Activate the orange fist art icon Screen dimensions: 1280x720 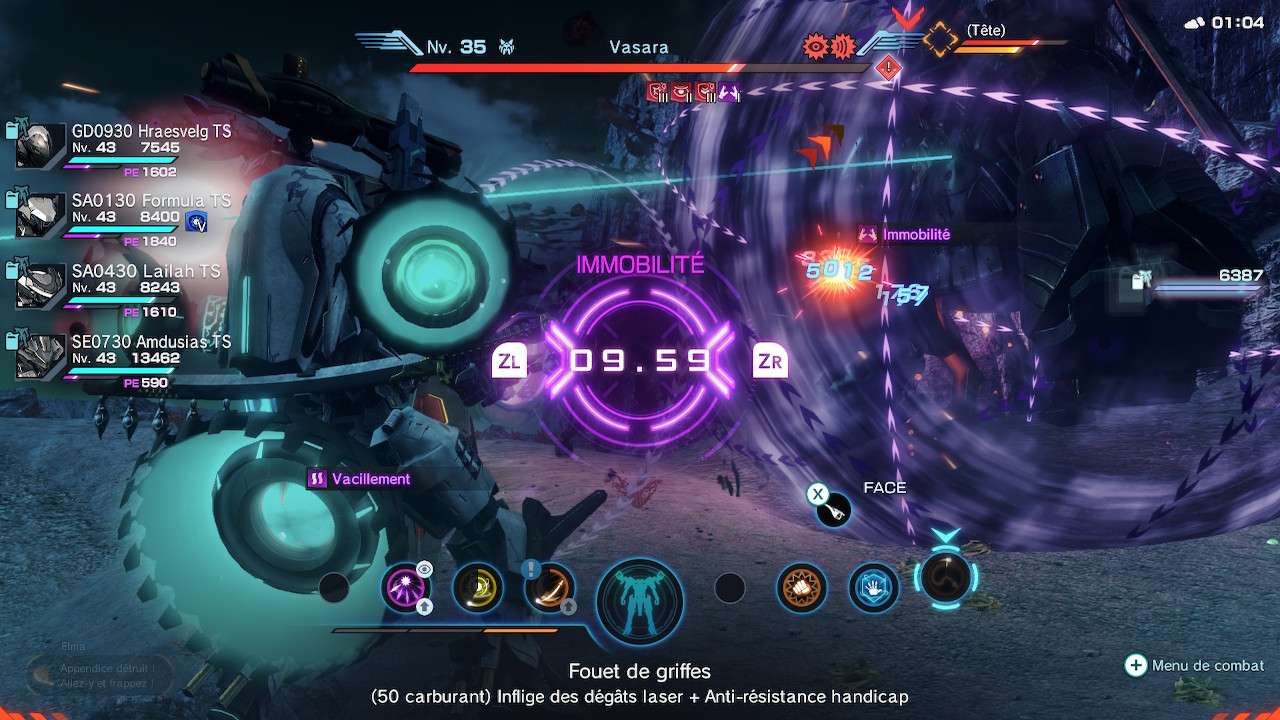802,588
